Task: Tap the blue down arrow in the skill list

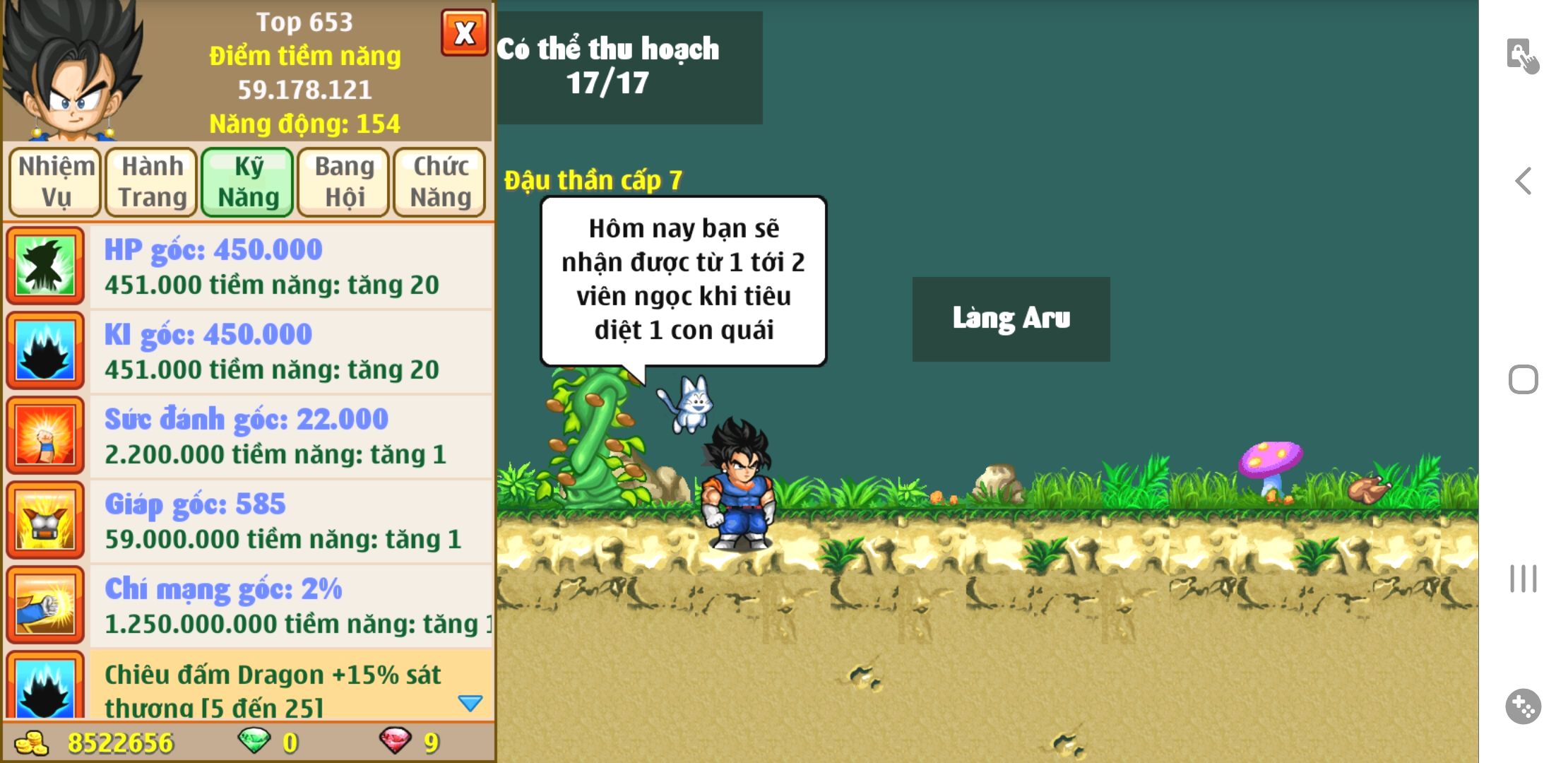Action: pos(470,703)
